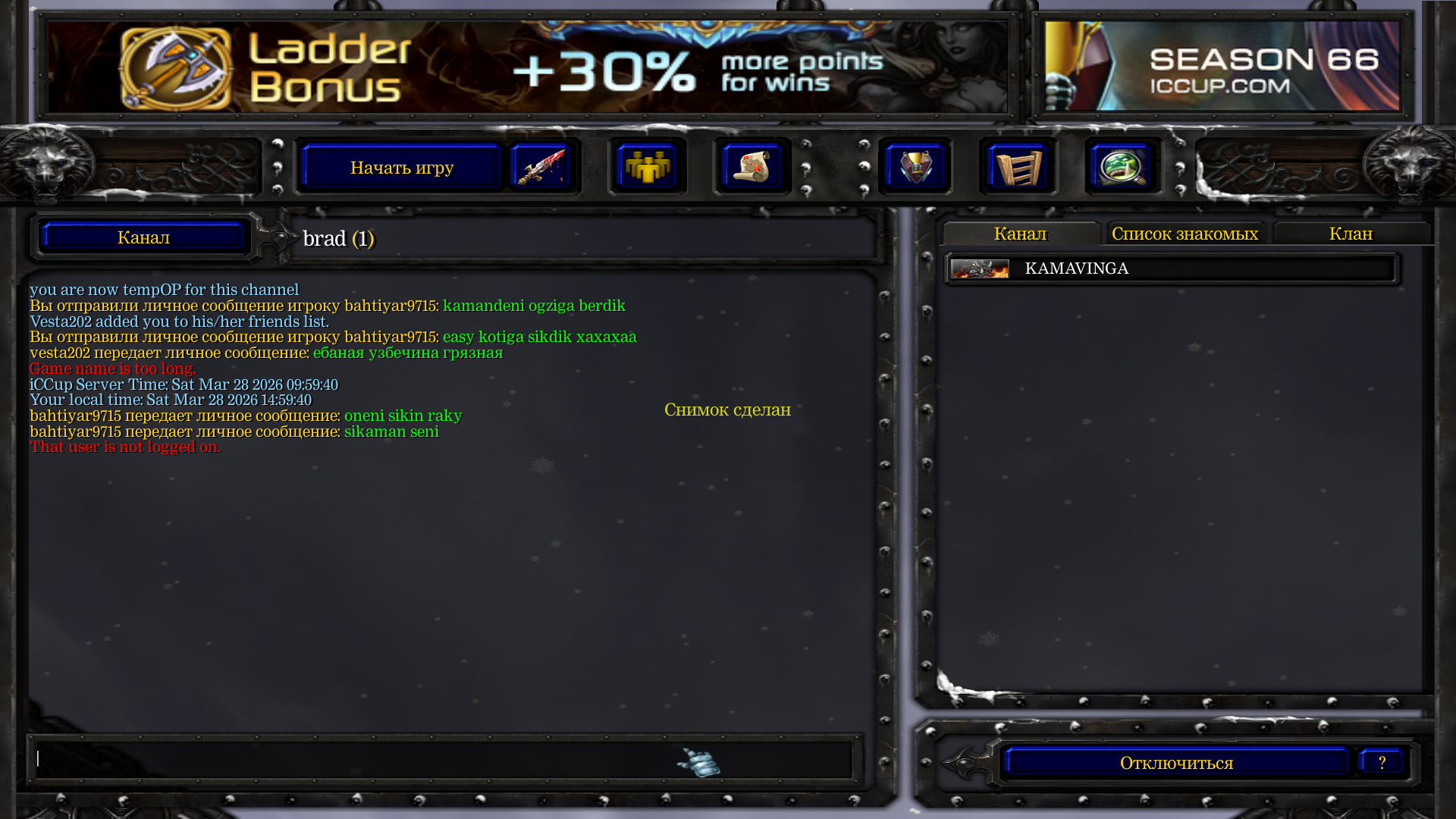The height and width of the screenshot is (819, 1456).
Task: Open the magnifier search icon
Action: click(1123, 167)
